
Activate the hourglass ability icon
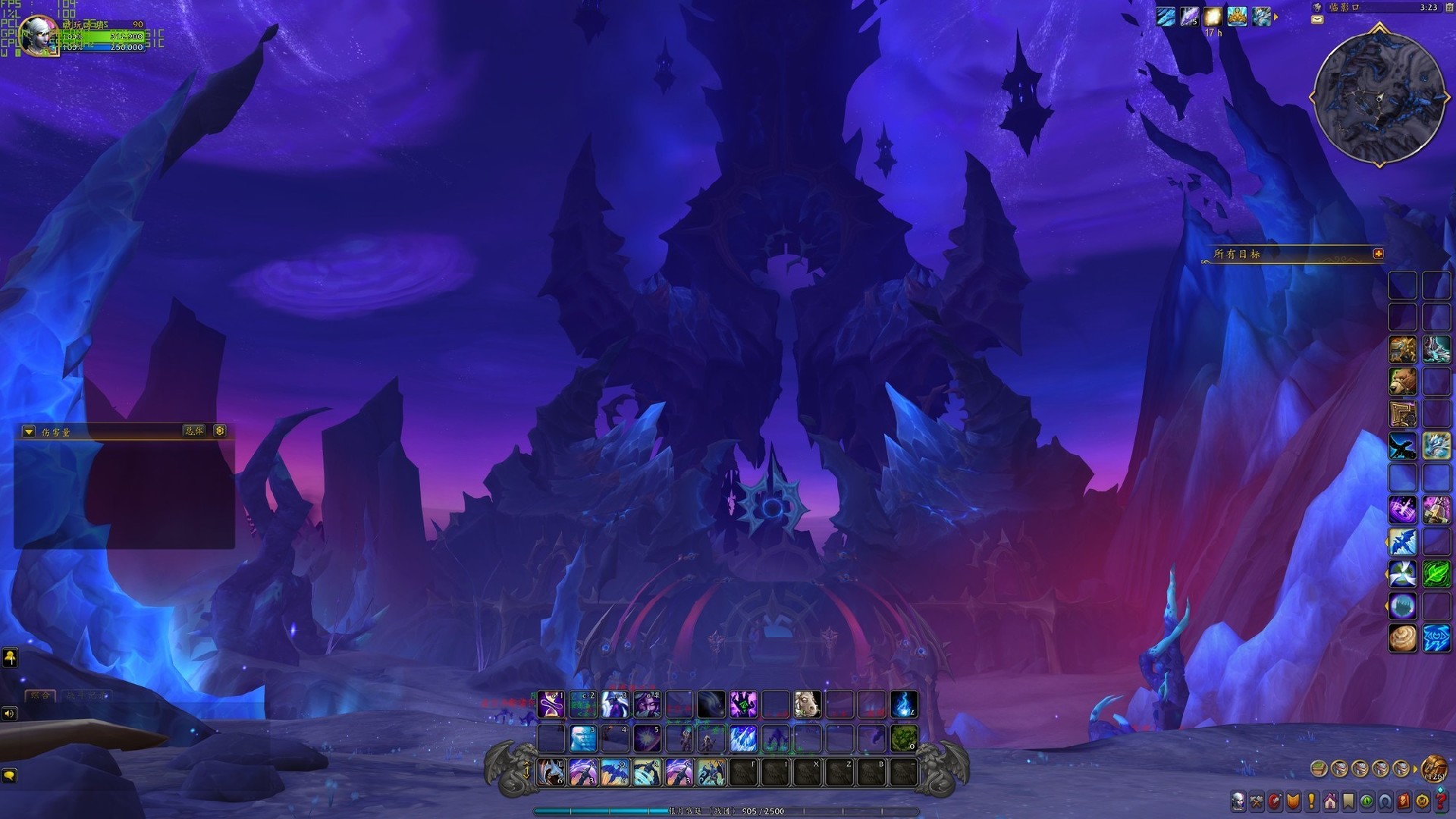(x=551, y=704)
